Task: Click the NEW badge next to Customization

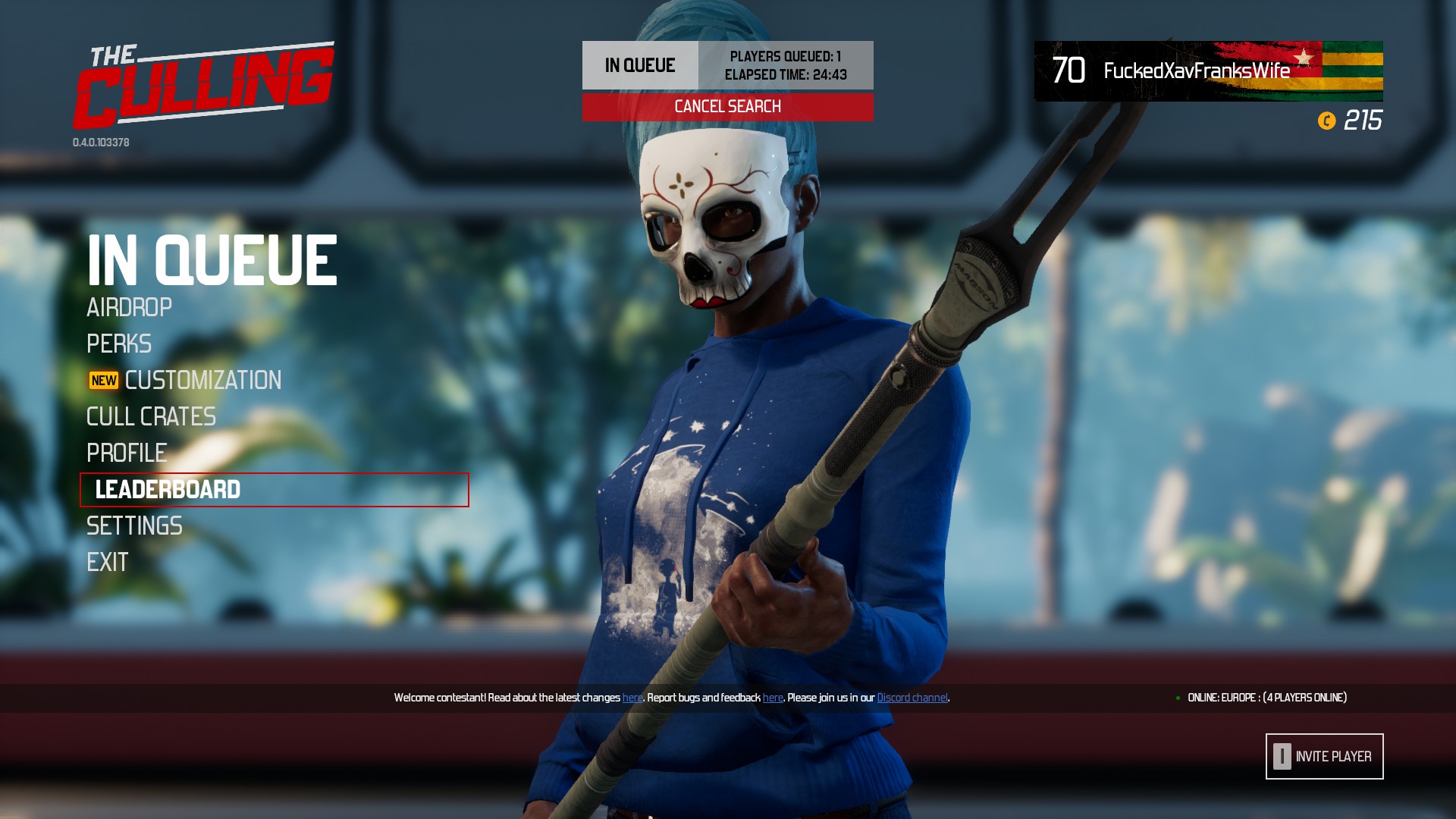Action: coord(103,381)
